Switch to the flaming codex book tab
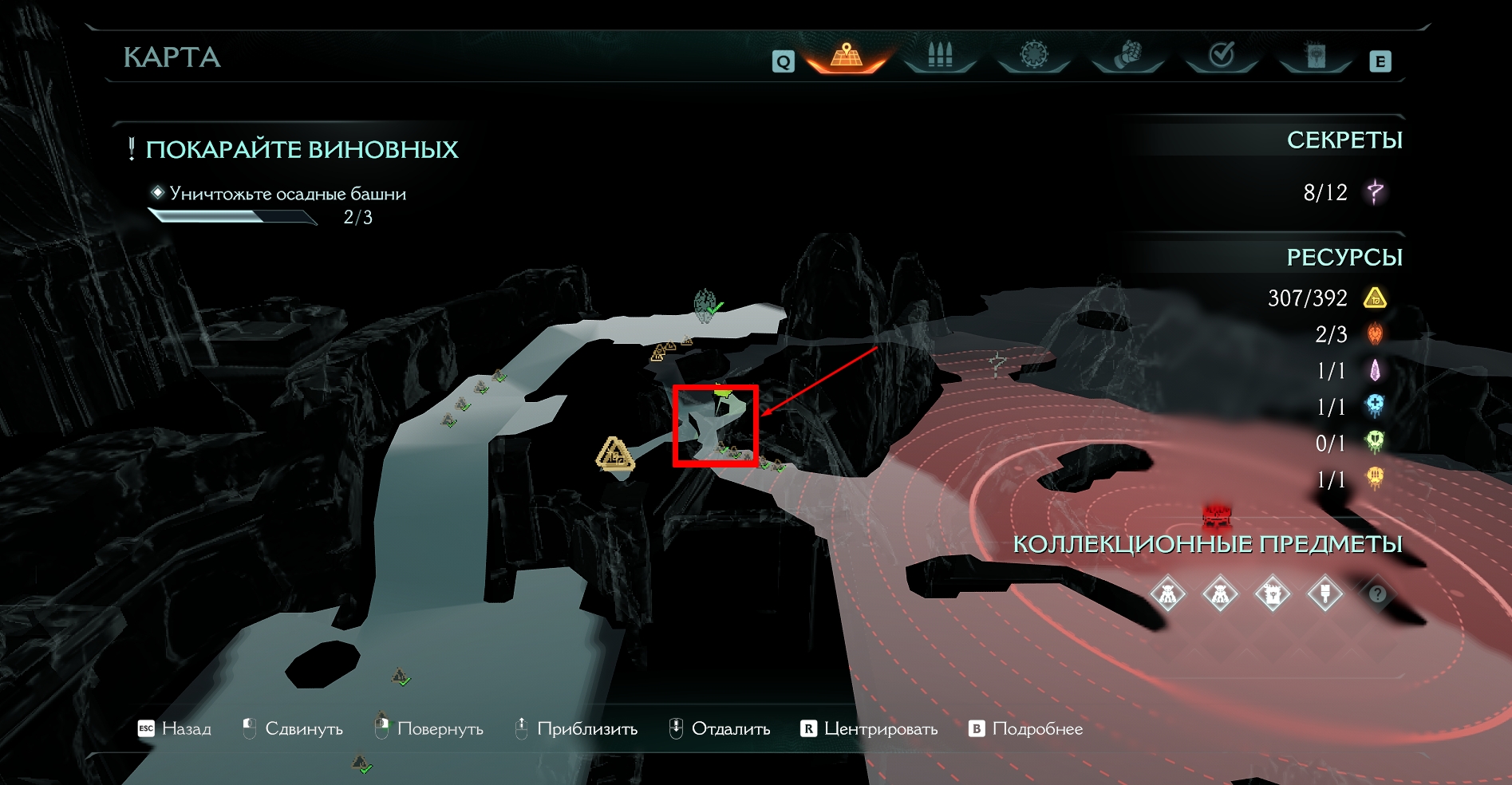This screenshot has width=1512, height=785. click(1315, 56)
